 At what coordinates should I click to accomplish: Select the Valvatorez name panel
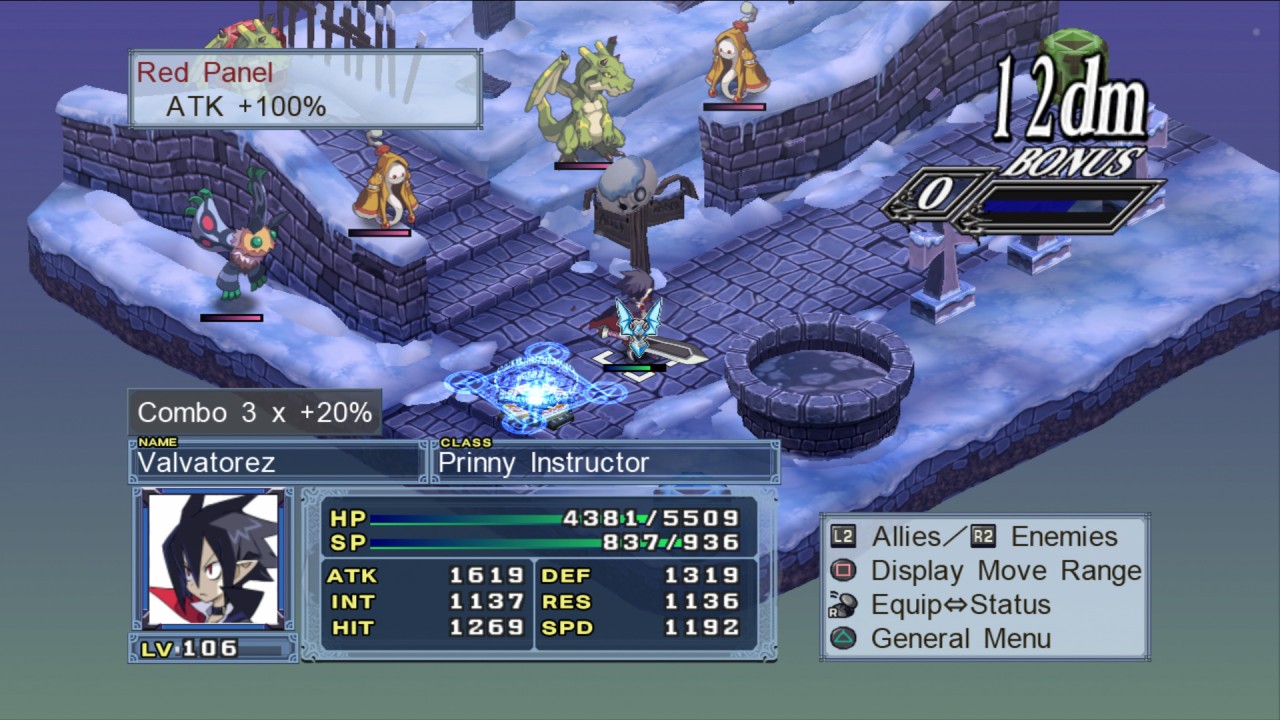278,462
